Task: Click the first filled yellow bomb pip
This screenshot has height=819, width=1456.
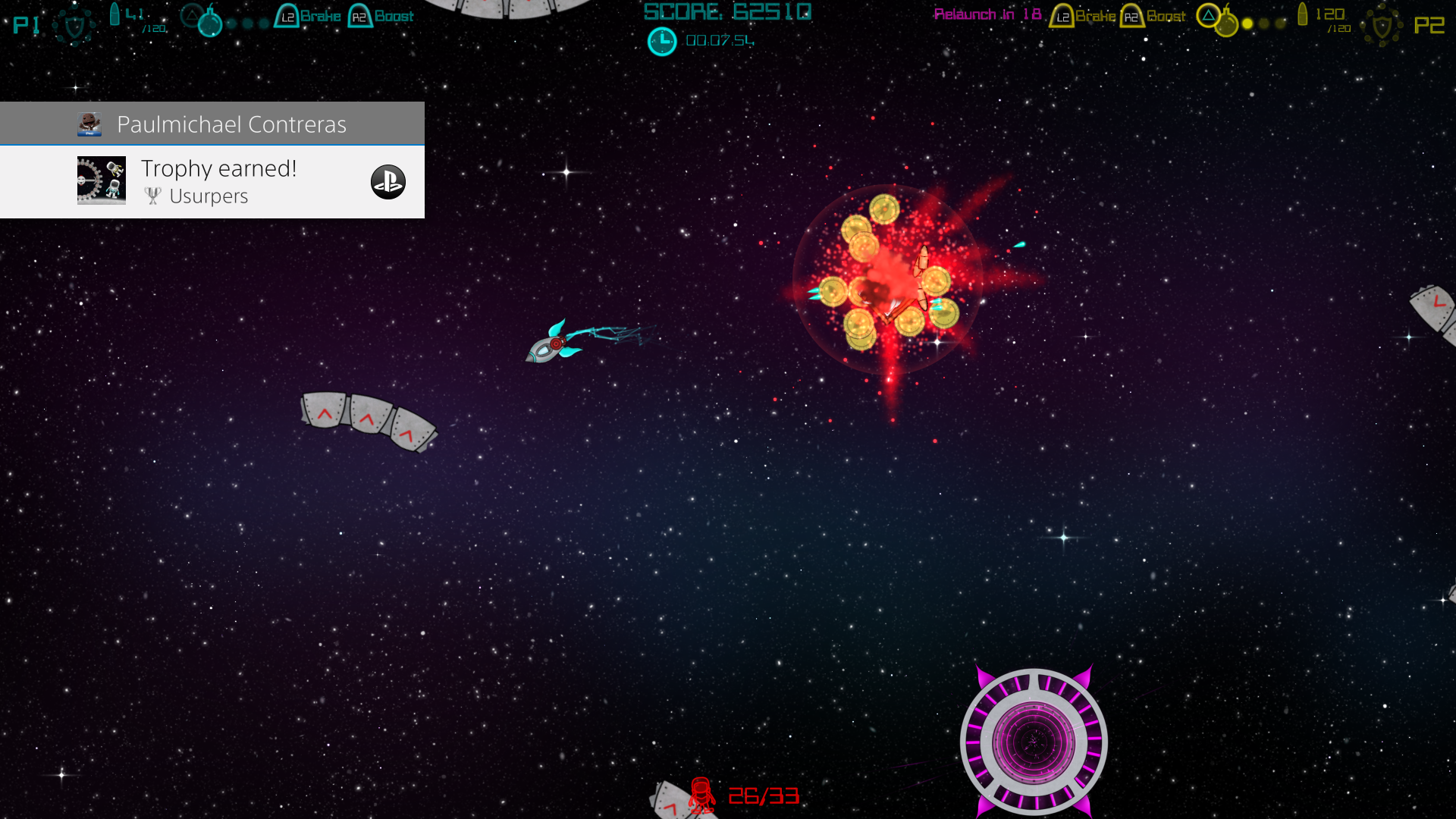Action: [1247, 23]
